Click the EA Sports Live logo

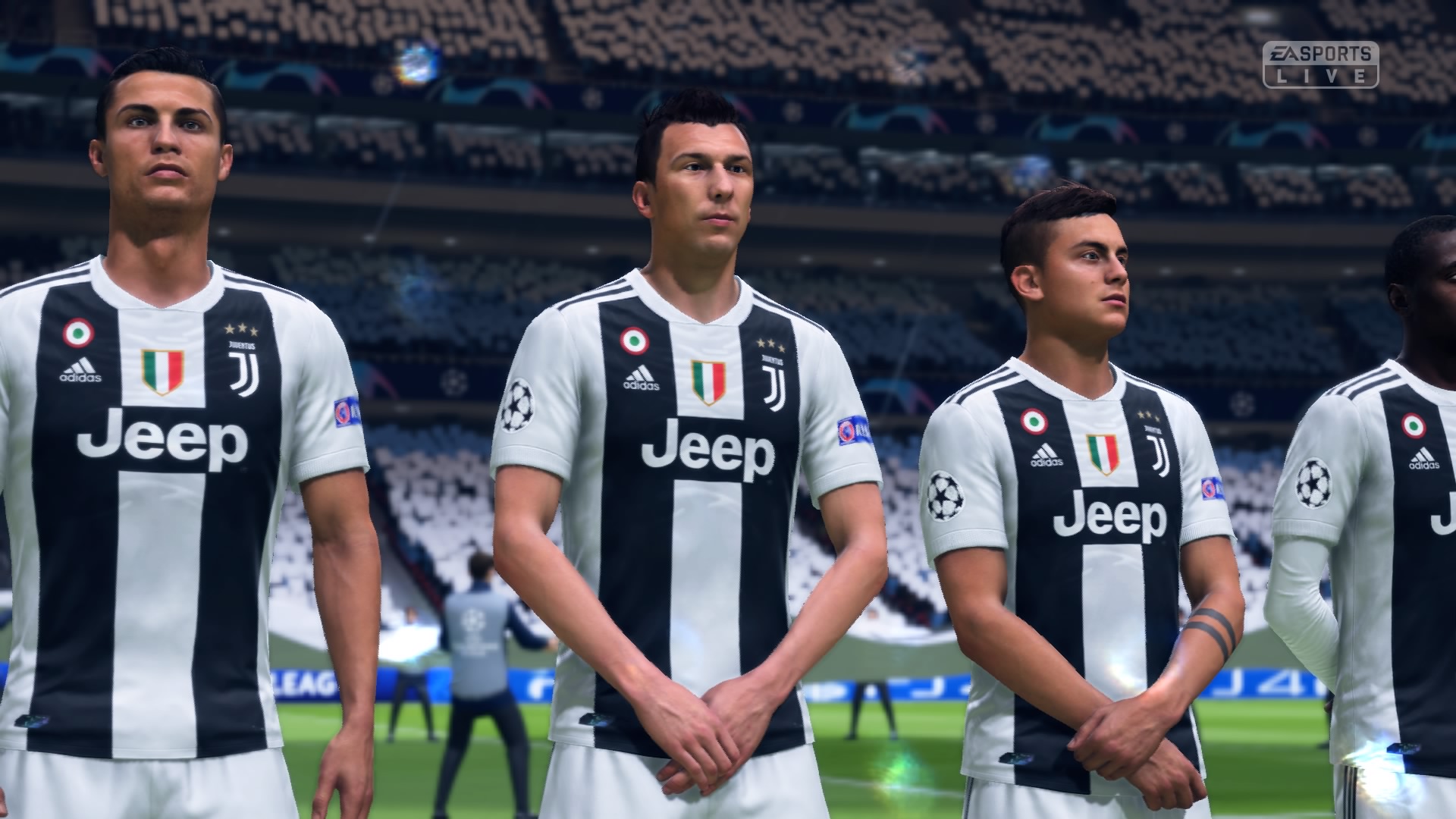click(1319, 64)
